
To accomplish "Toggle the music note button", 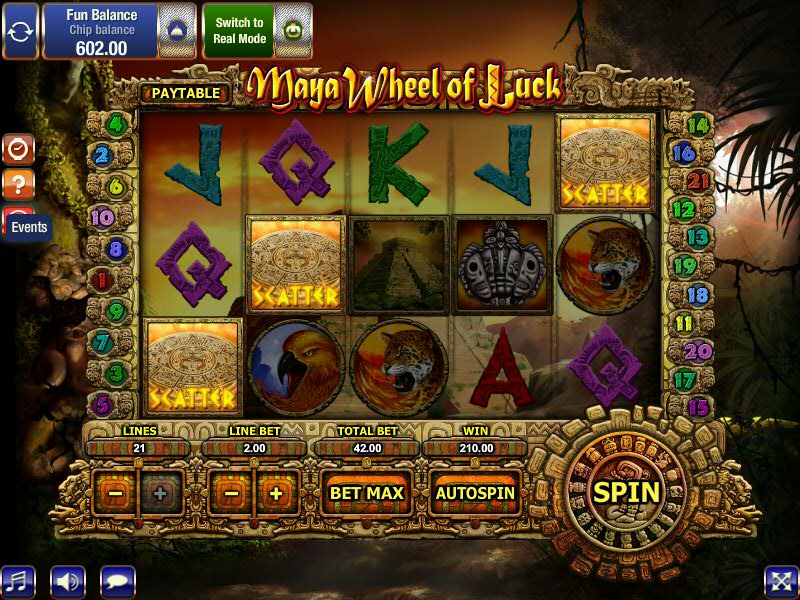I will pos(17,581).
